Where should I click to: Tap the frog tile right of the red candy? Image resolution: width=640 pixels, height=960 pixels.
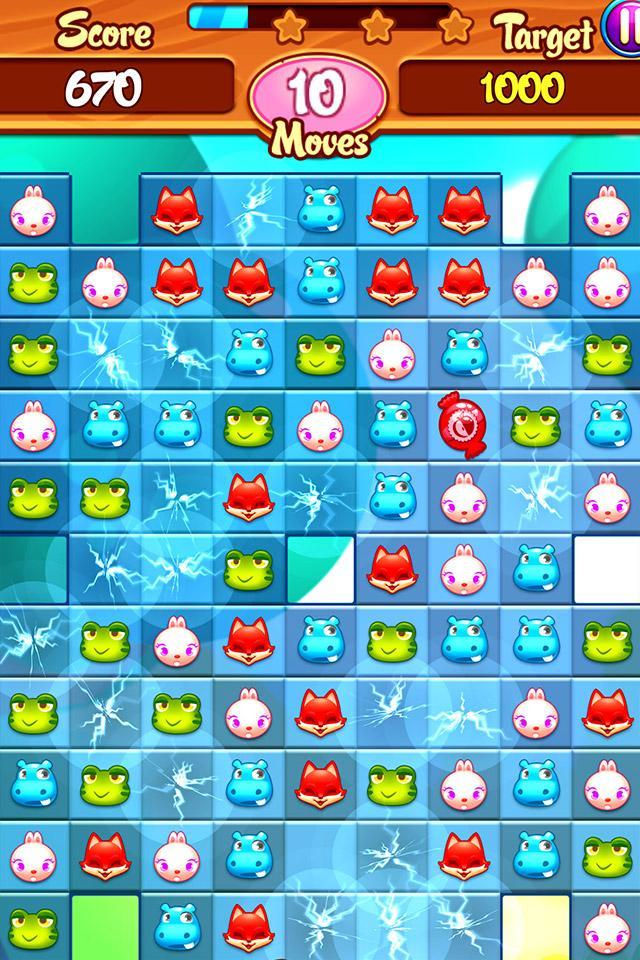point(533,425)
